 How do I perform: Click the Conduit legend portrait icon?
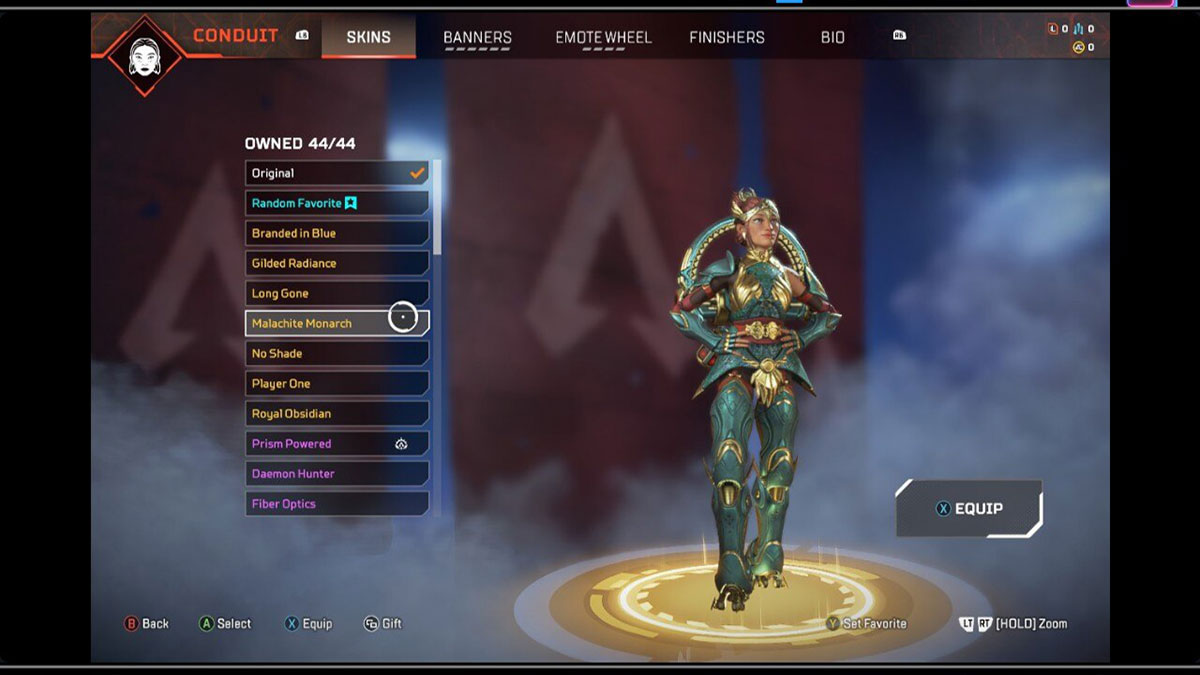[x=145, y=54]
